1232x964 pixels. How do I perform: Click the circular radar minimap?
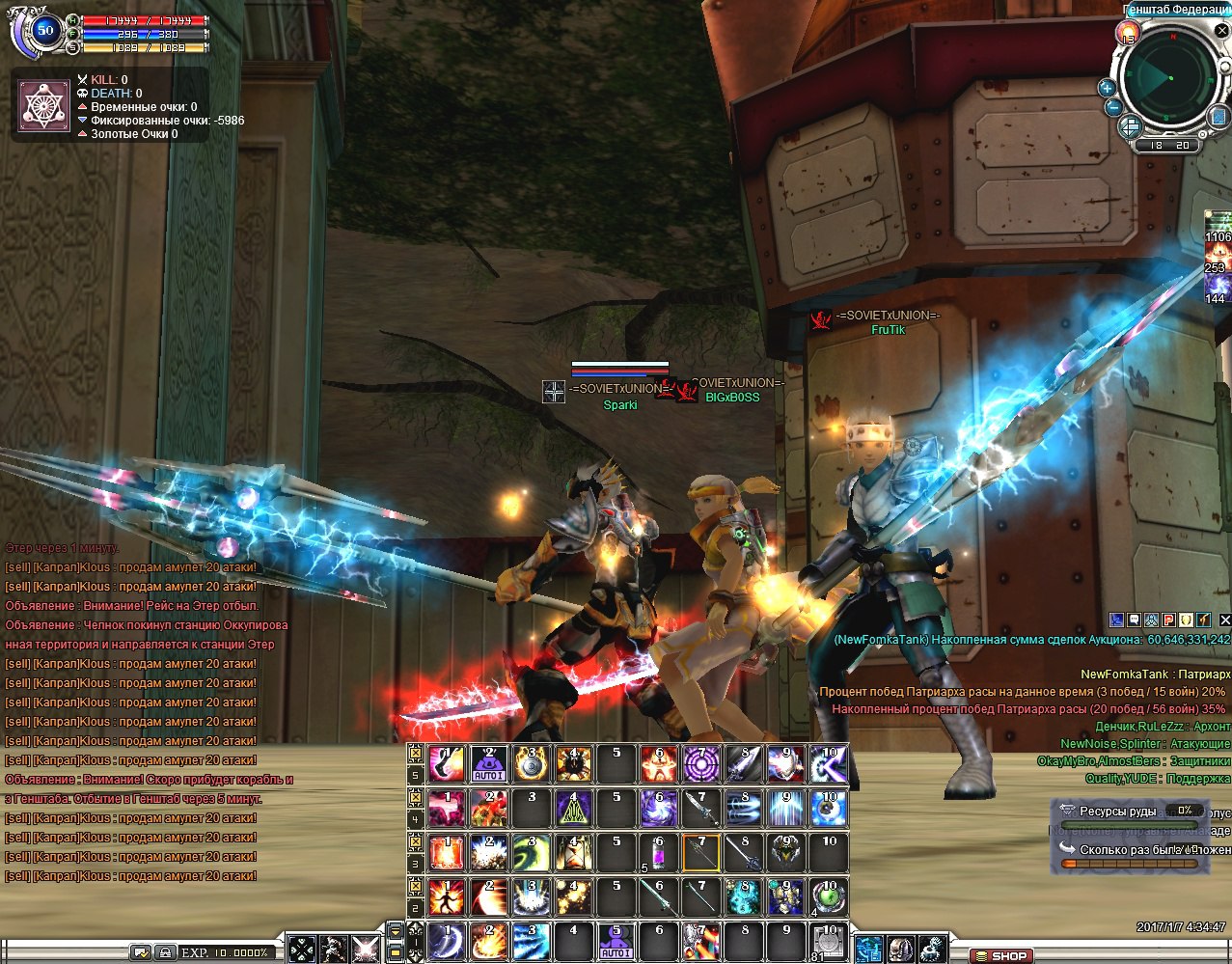1168,79
